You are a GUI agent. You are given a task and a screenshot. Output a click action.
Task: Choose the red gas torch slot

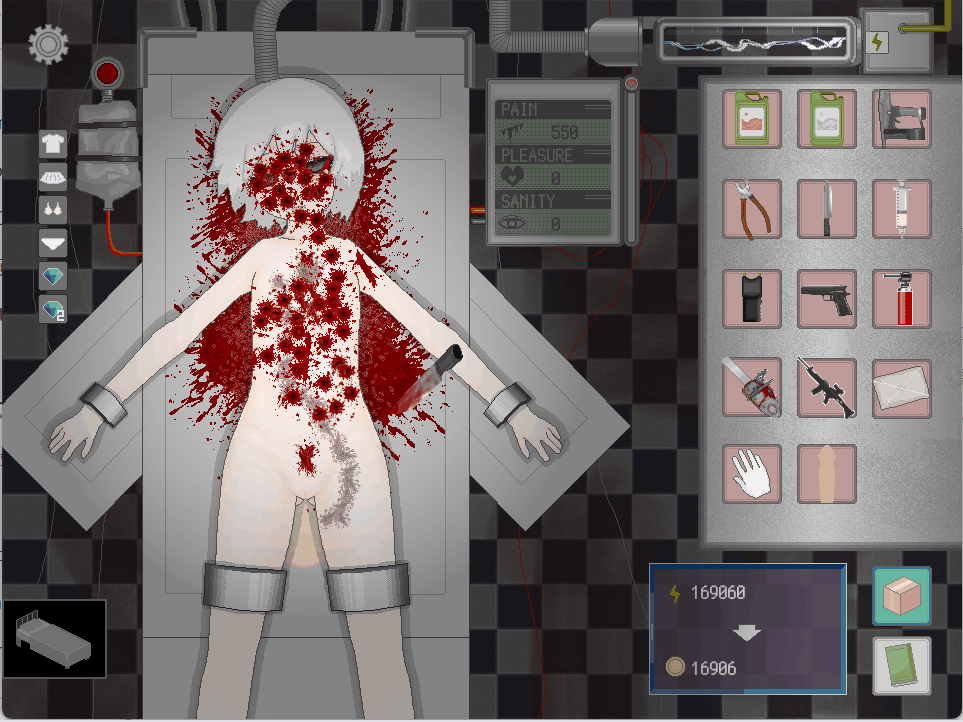point(901,299)
